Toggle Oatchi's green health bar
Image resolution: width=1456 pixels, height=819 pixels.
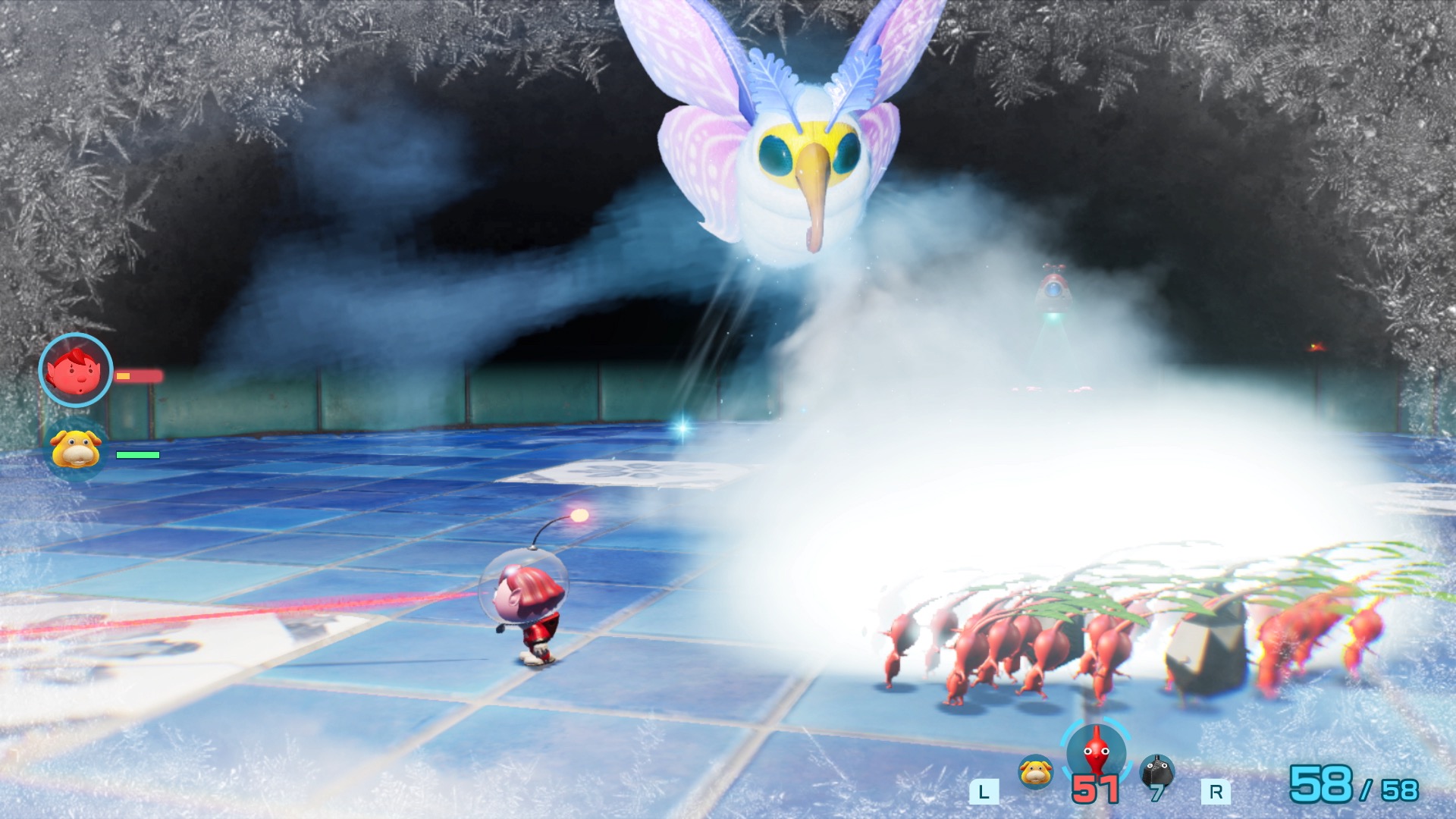[136, 457]
